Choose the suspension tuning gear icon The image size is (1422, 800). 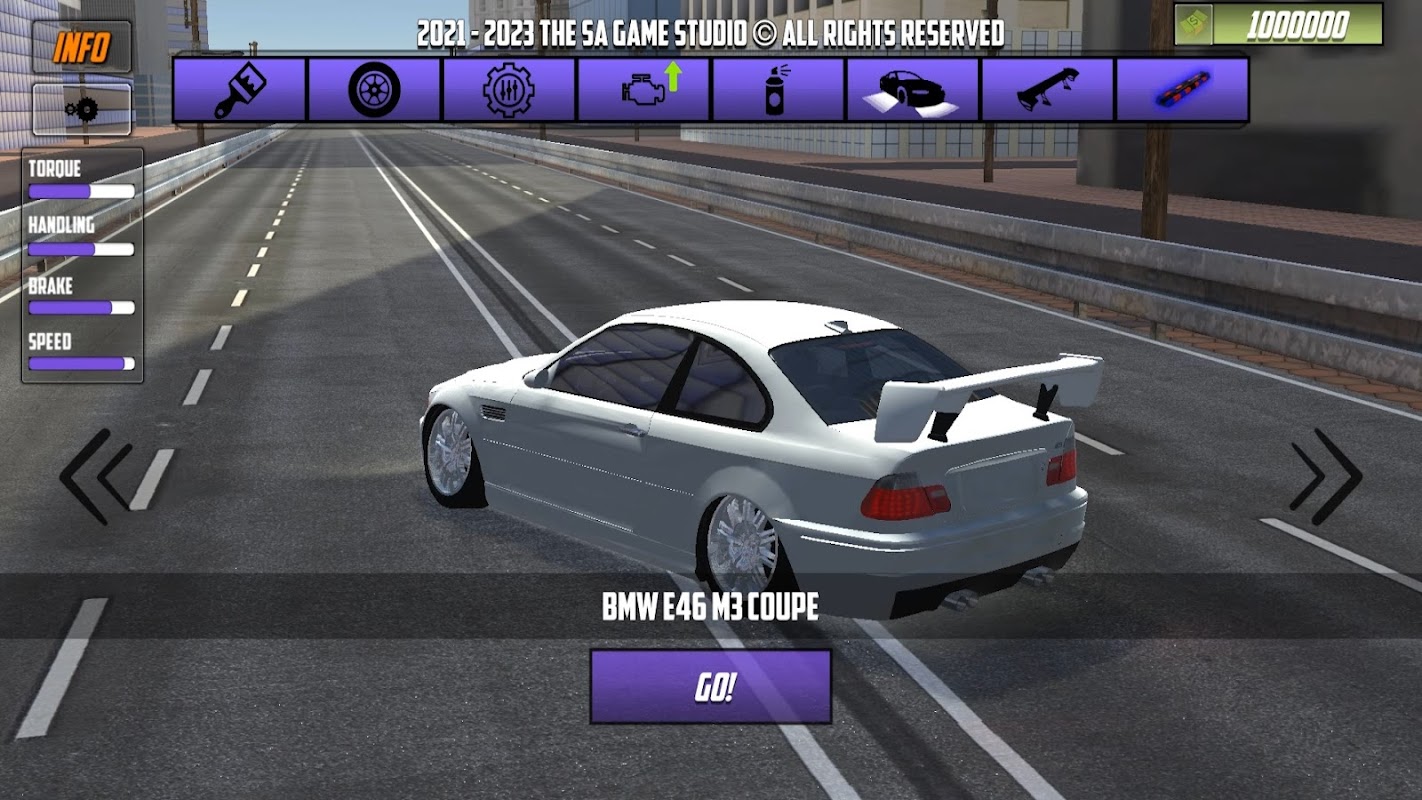point(509,90)
